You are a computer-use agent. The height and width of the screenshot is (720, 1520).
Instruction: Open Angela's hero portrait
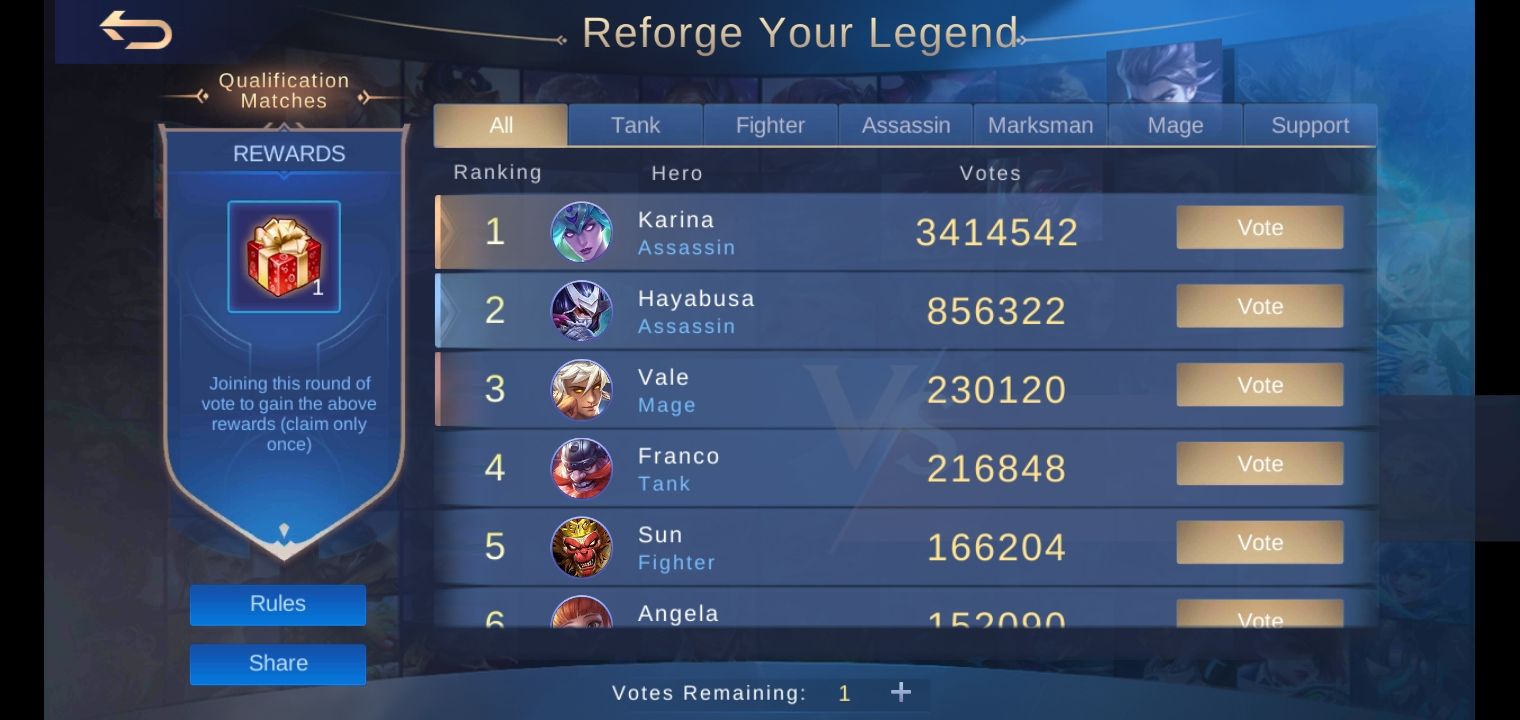click(x=582, y=615)
